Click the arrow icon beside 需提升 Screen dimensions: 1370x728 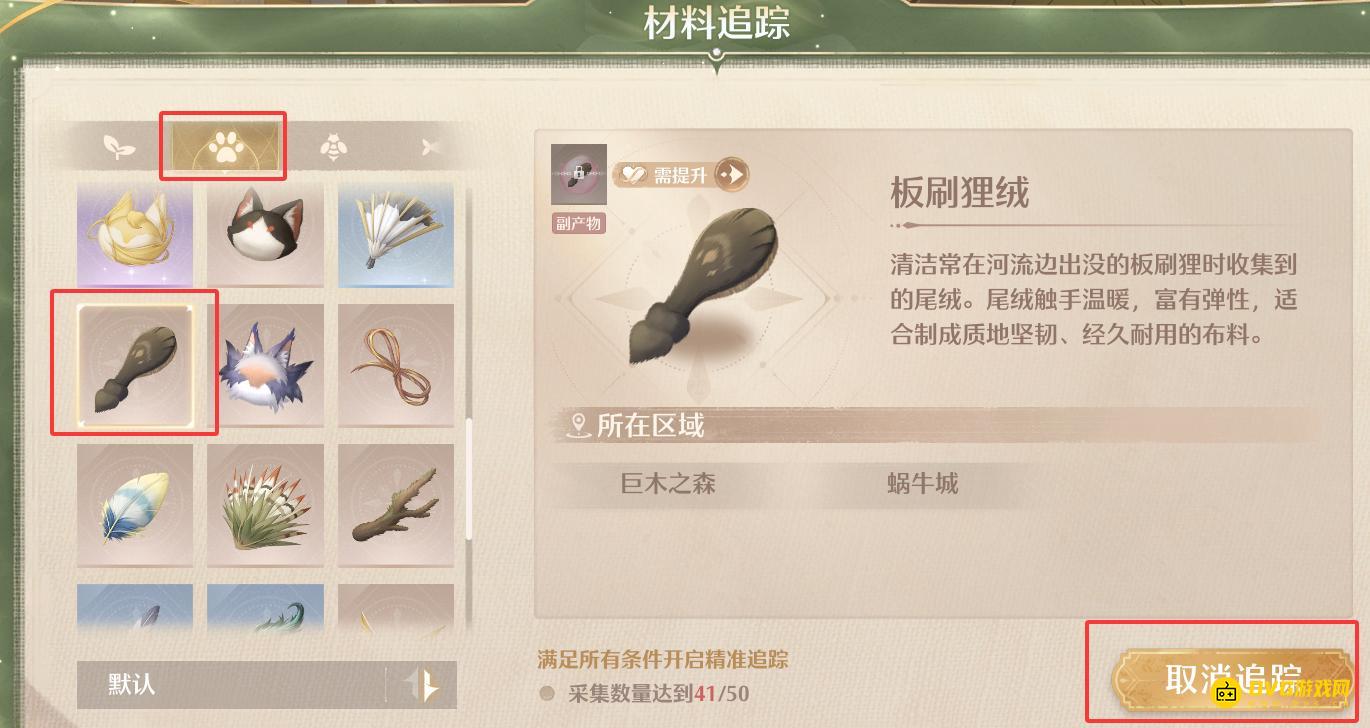pos(729,173)
